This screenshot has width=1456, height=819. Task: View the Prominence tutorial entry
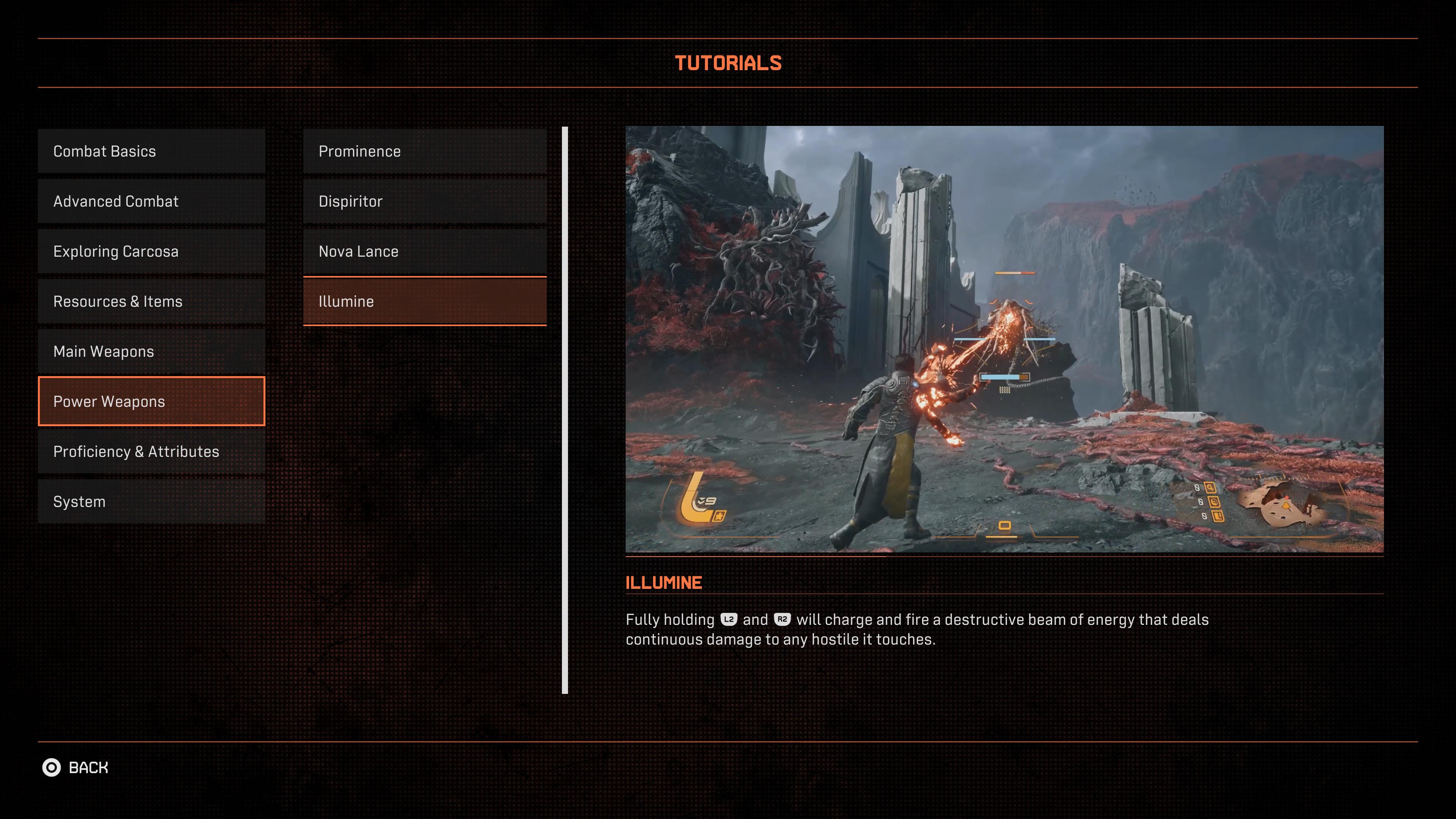pos(425,152)
